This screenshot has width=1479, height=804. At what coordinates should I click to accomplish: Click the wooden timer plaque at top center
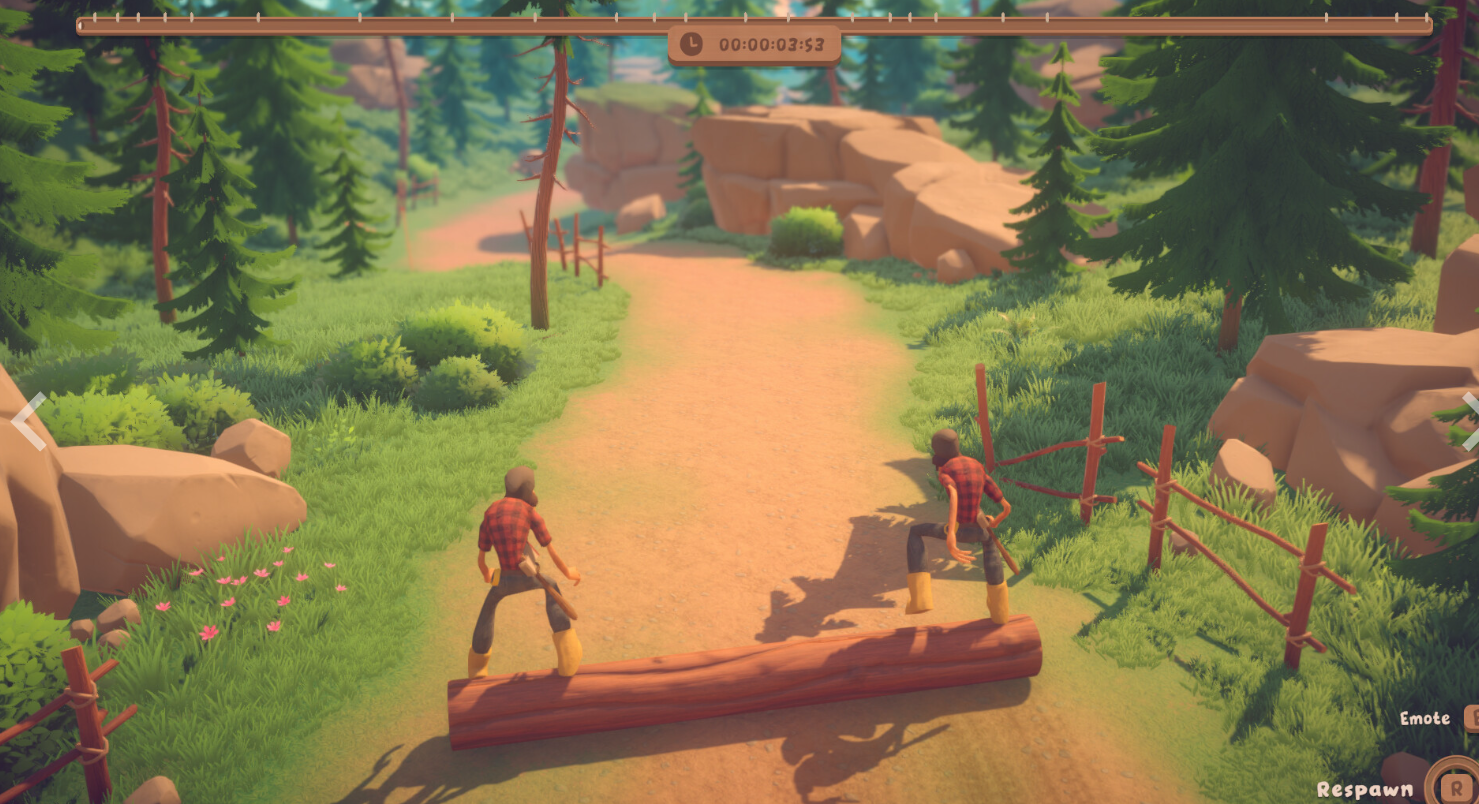tap(753, 45)
